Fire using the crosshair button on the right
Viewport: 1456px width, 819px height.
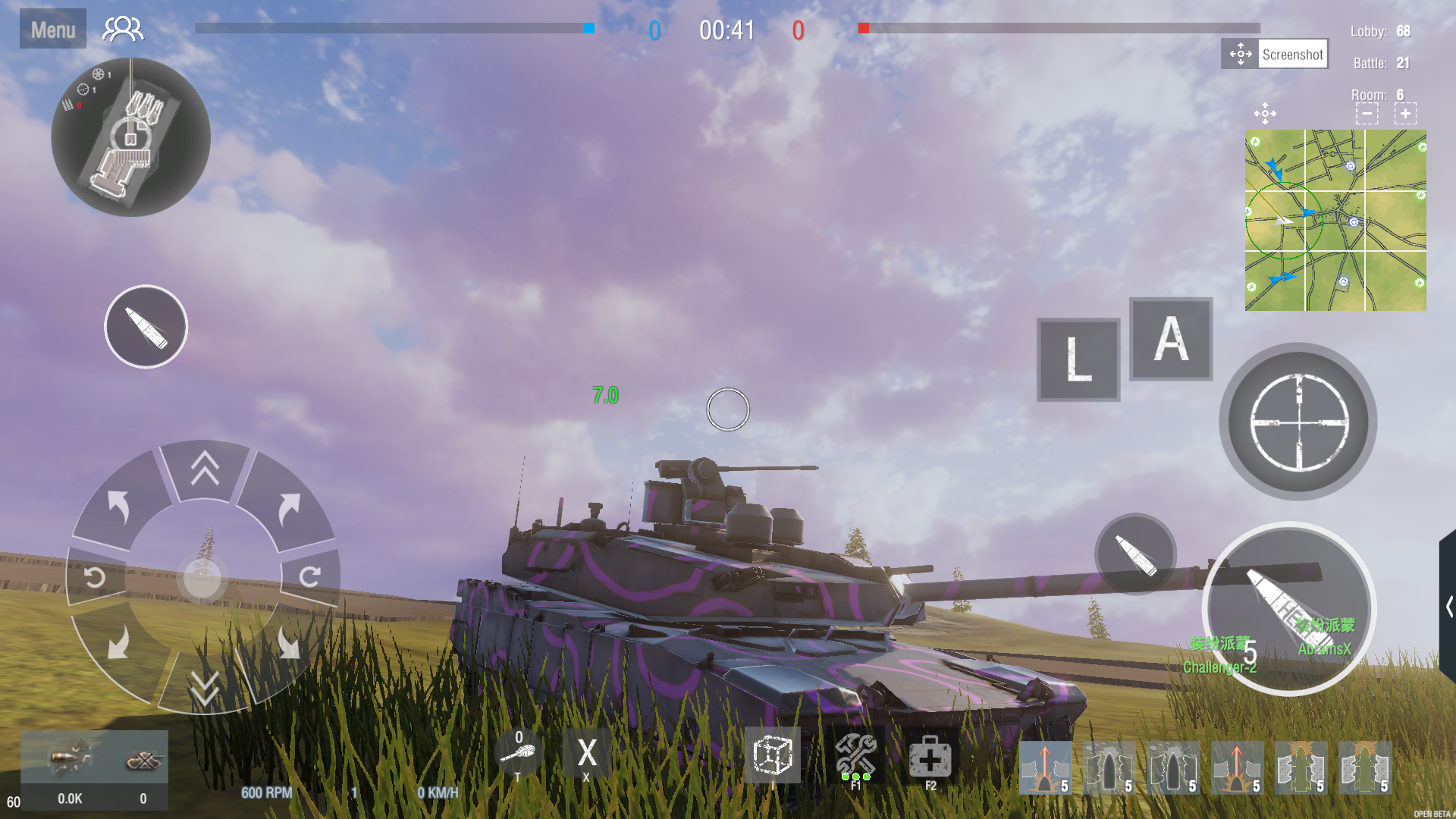(1298, 422)
